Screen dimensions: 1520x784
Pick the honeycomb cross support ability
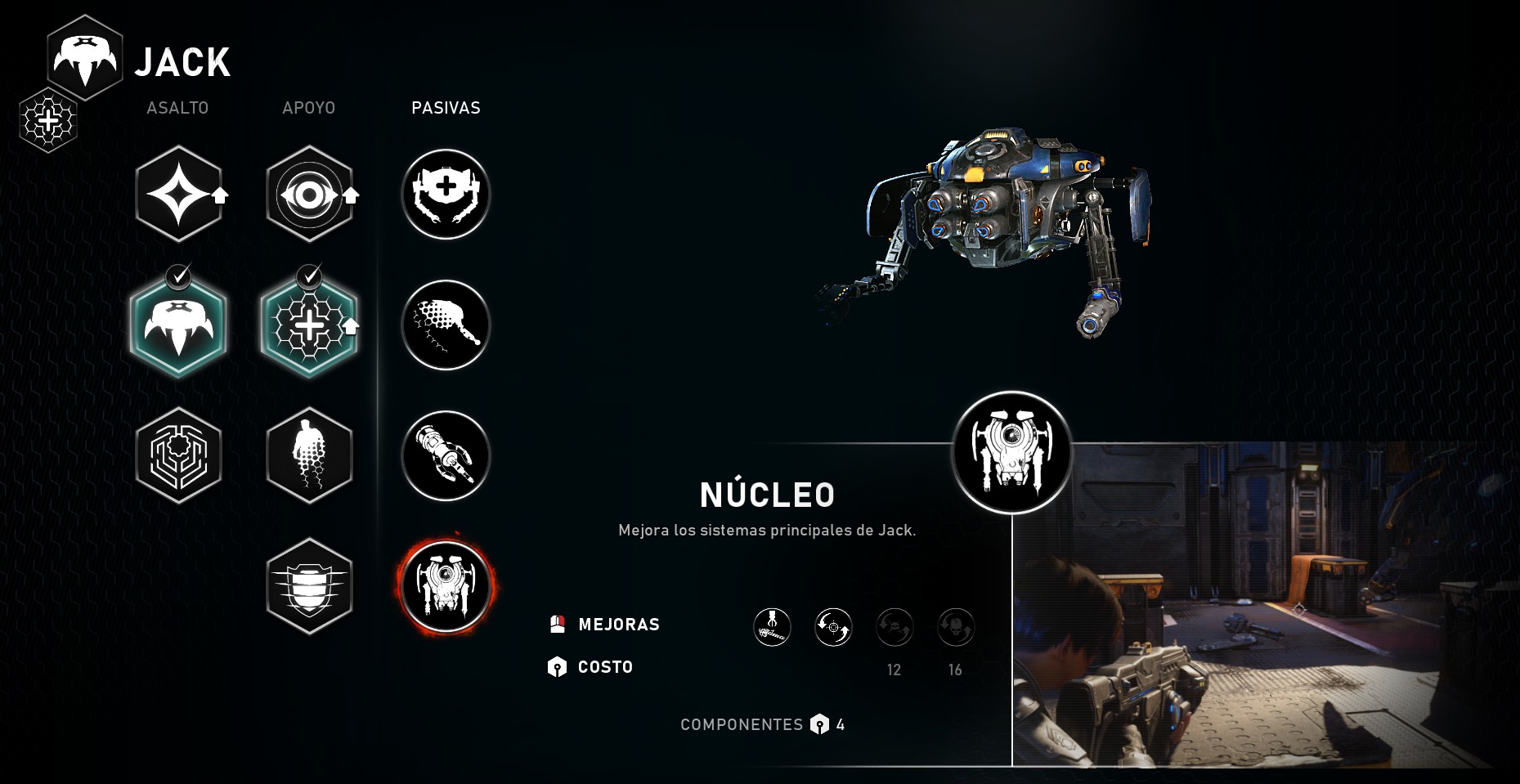click(x=309, y=325)
